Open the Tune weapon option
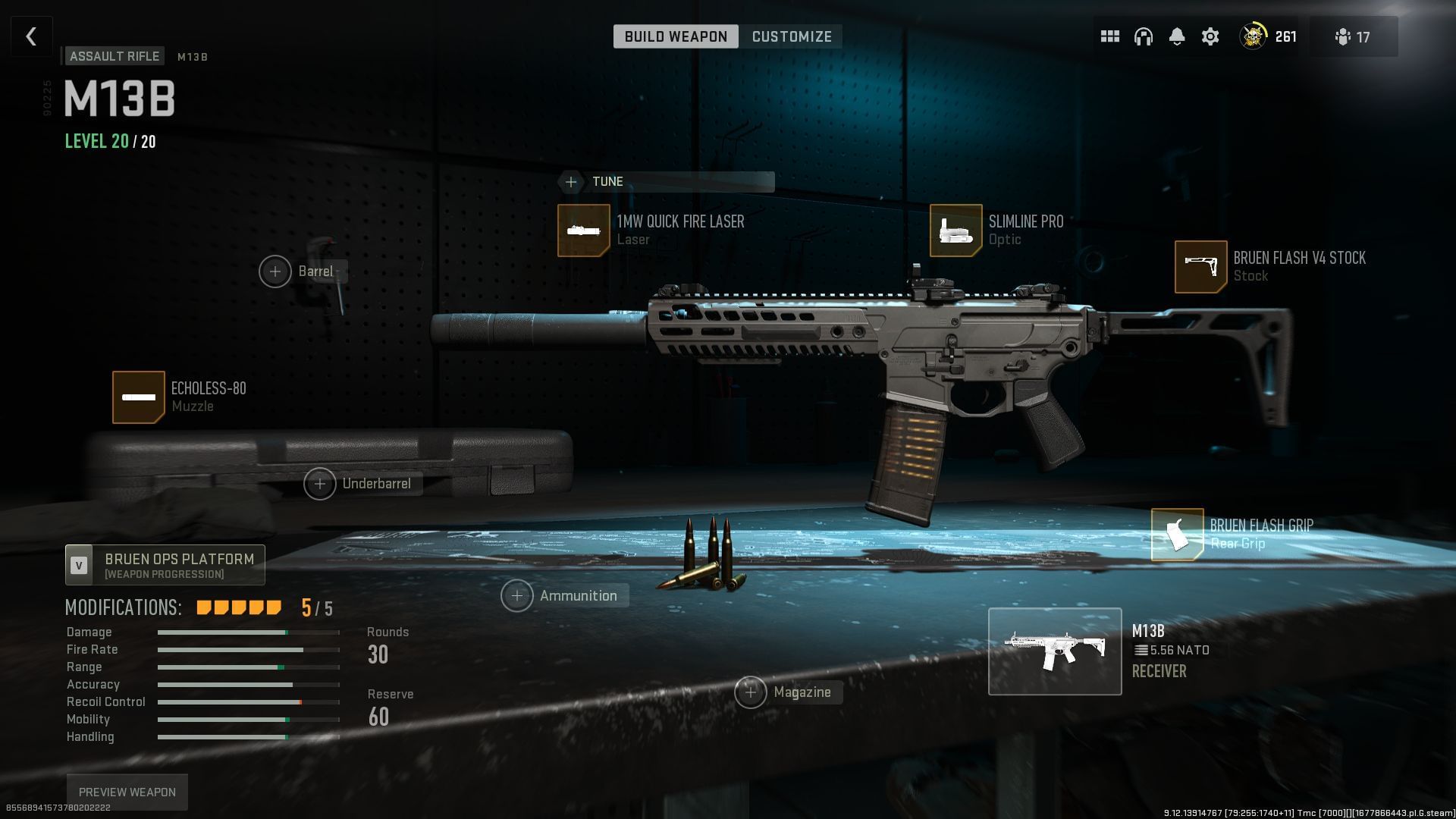This screenshot has height=819, width=1456. click(x=571, y=181)
